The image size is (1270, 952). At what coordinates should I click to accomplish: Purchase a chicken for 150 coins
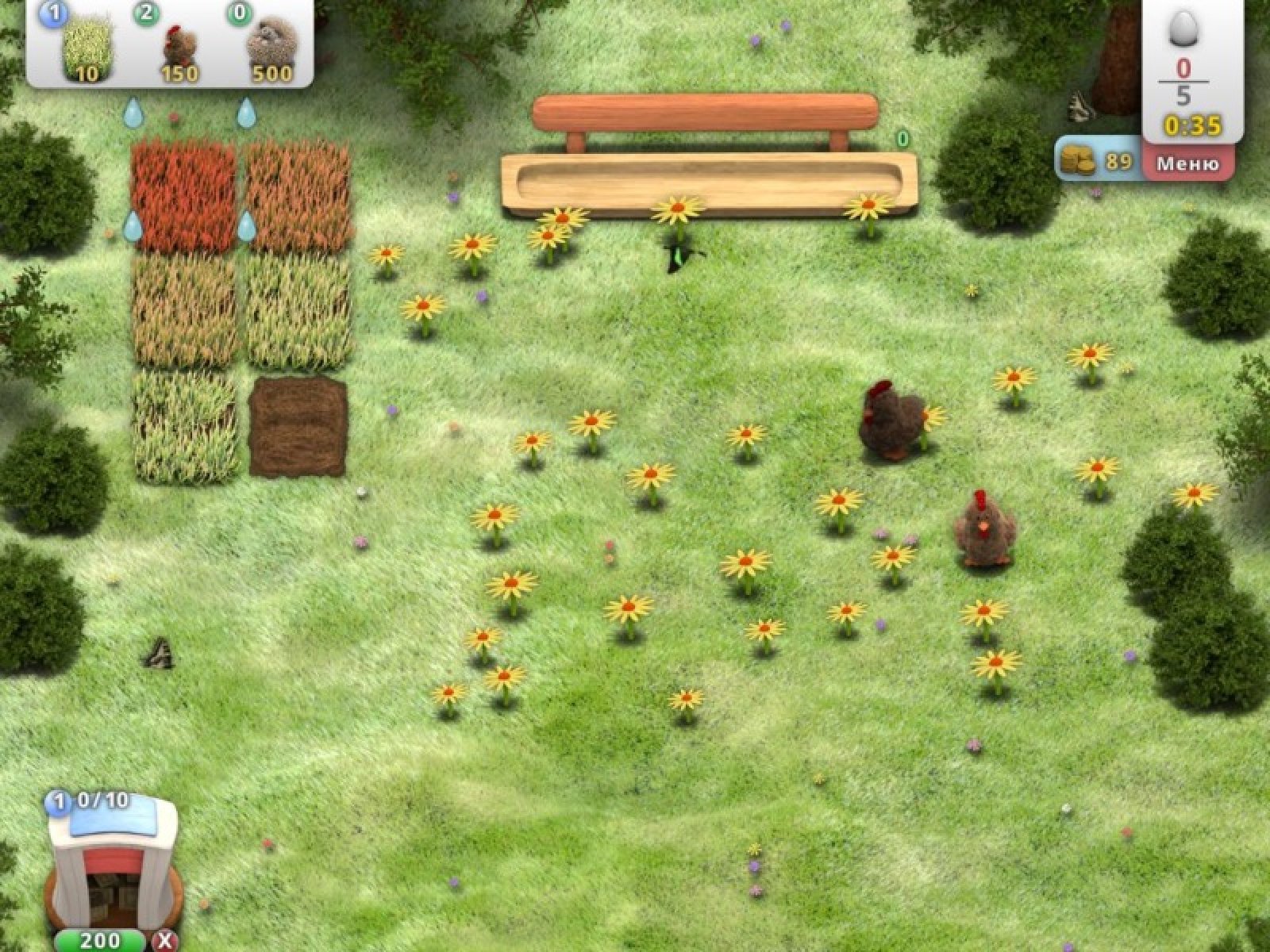pos(179,49)
